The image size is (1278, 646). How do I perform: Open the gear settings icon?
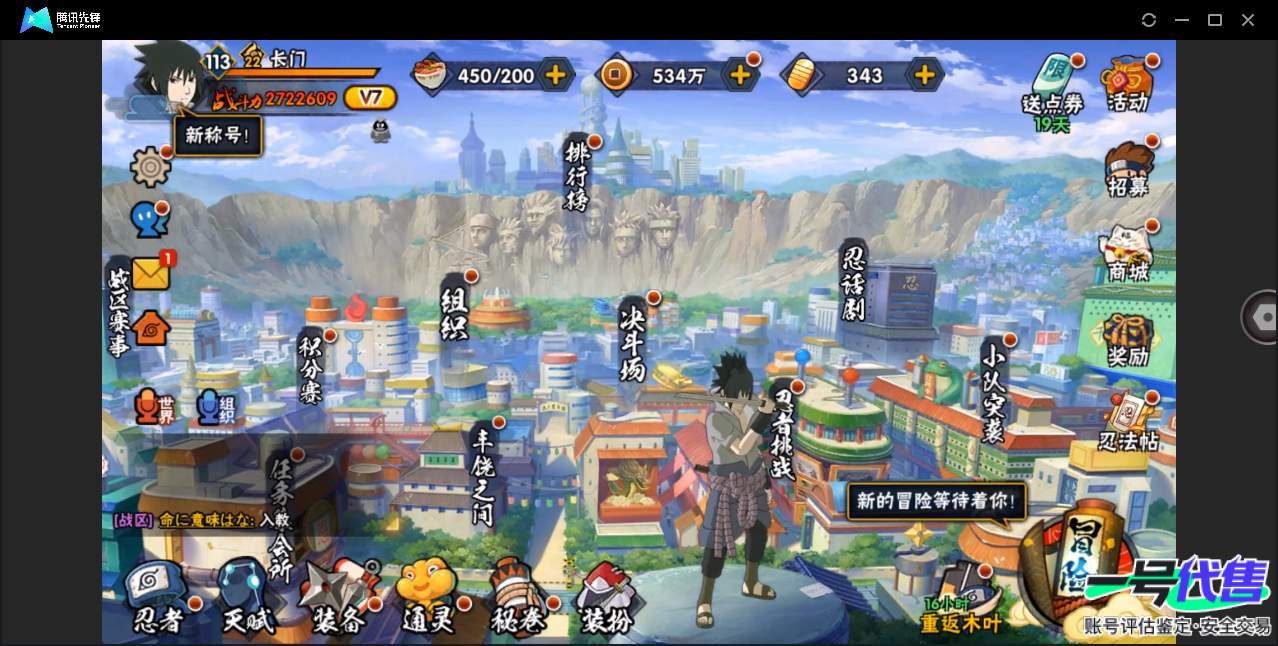click(x=151, y=166)
